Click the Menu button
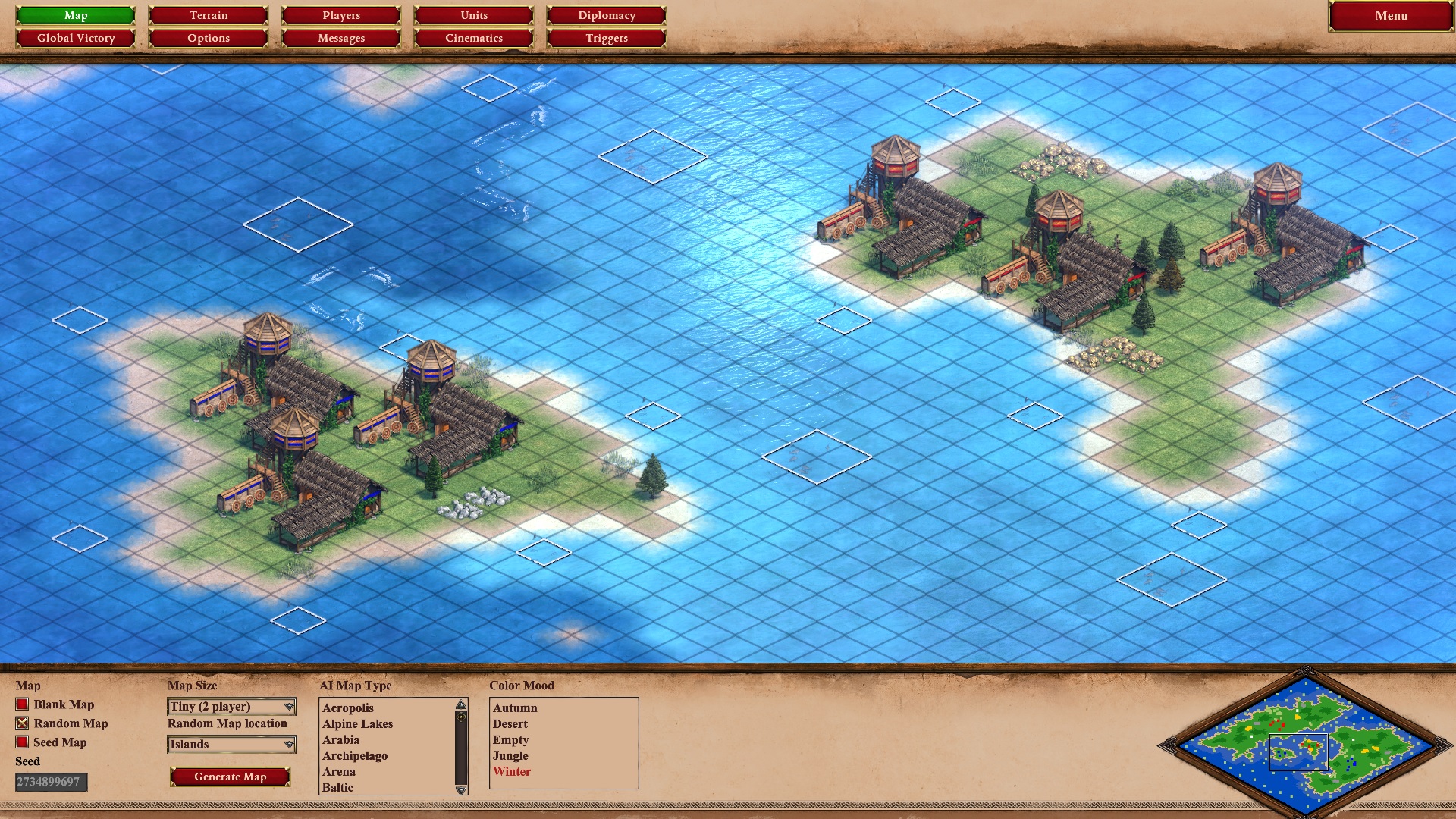The image size is (1456, 819). click(x=1390, y=14)
